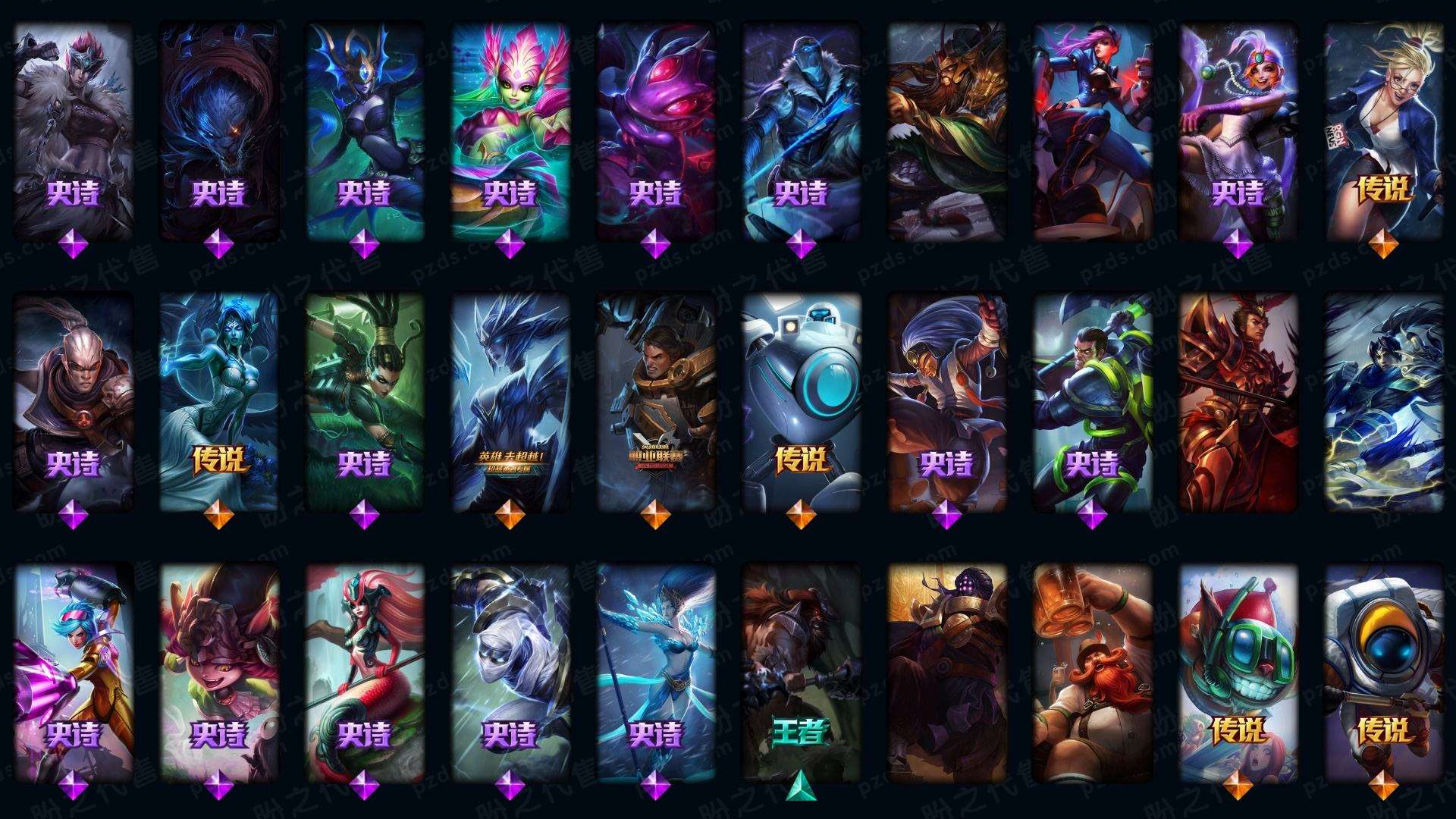Open the red-bearded man with beer mug card
This screenshot has width=1456, height=819.
click(1092, 671)
